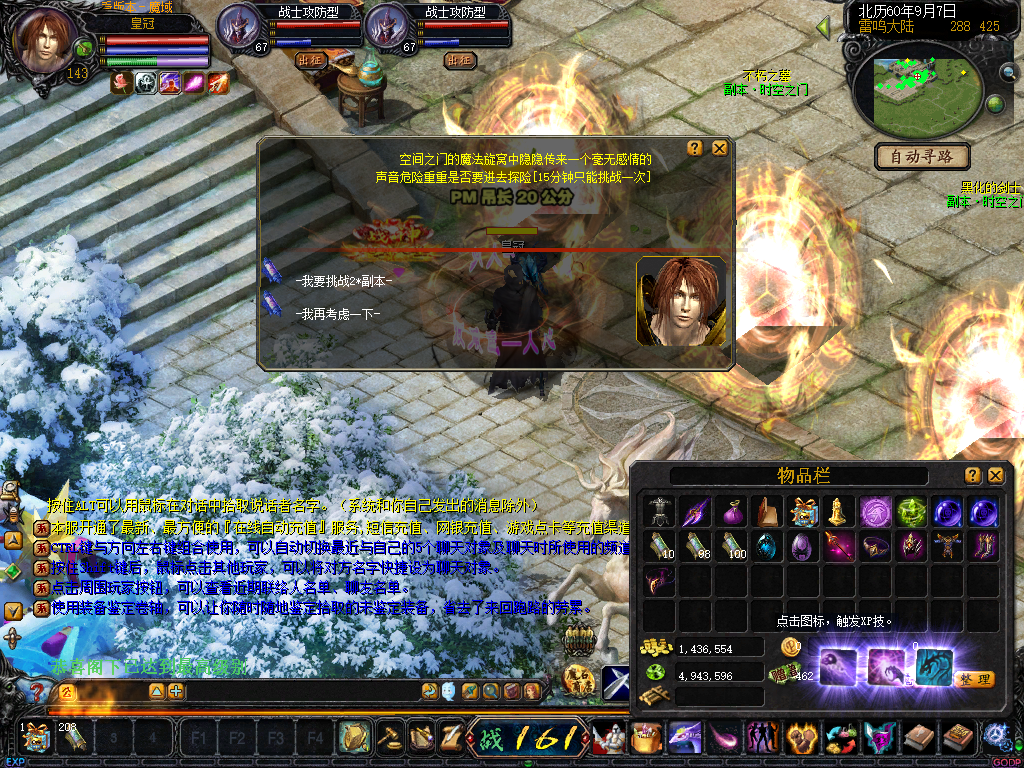
Task: Click 出征 under the first warrior pet
Action: click(311, 60)
